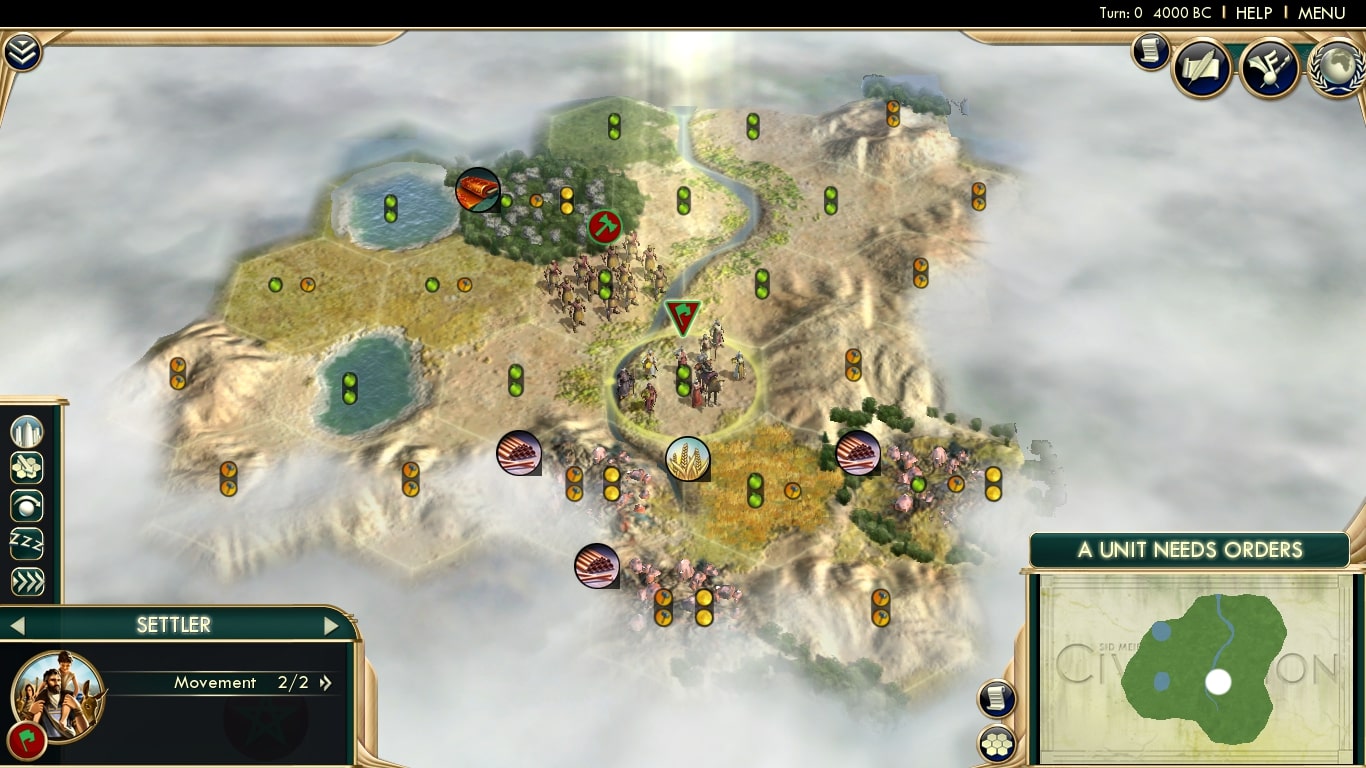The height and width of the screenshot is (768, 1366).
Task: Click the hex tile improvements action icon
Action: (25, 468)
